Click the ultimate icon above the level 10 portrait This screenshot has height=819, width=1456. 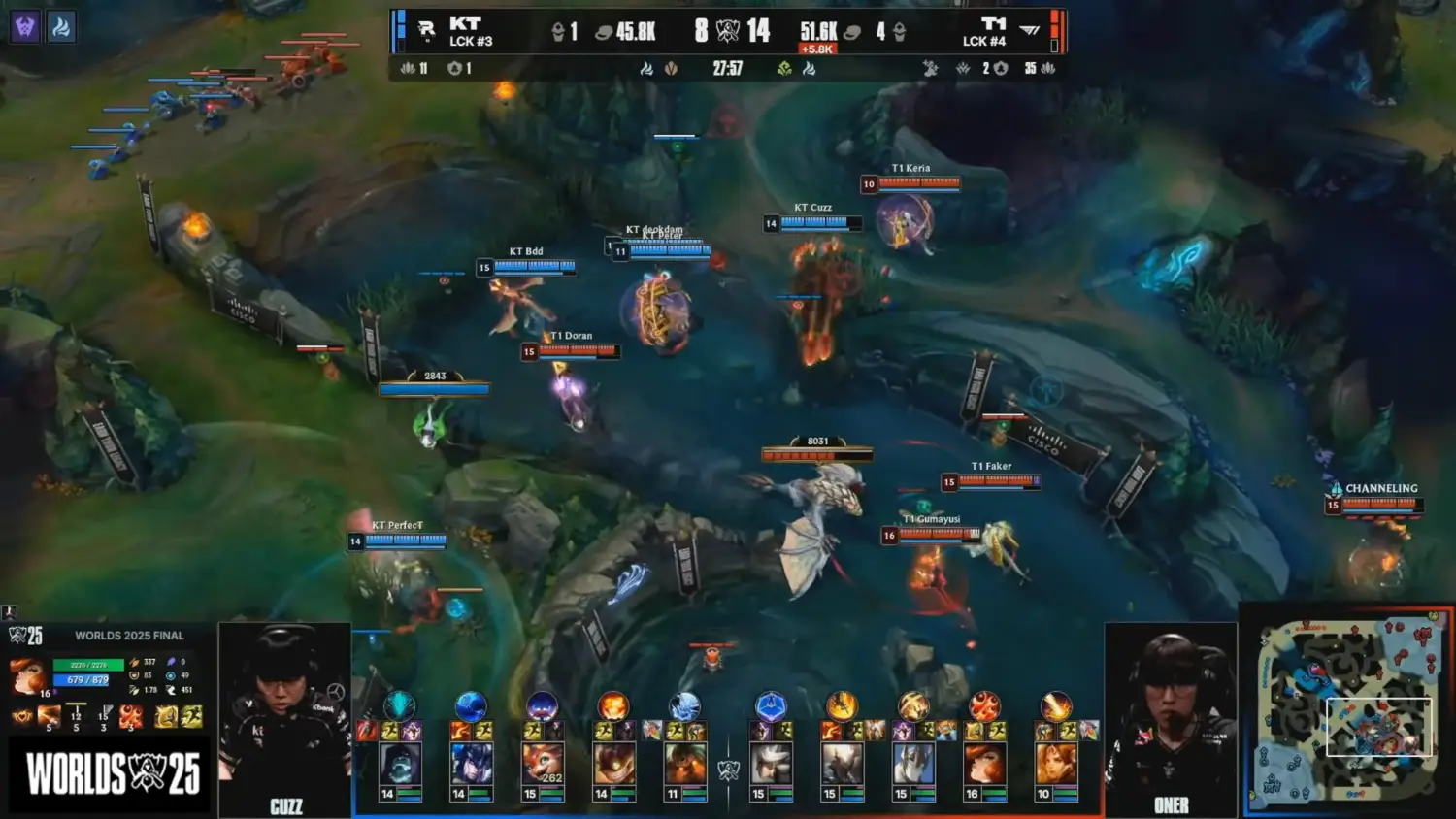1055,705
